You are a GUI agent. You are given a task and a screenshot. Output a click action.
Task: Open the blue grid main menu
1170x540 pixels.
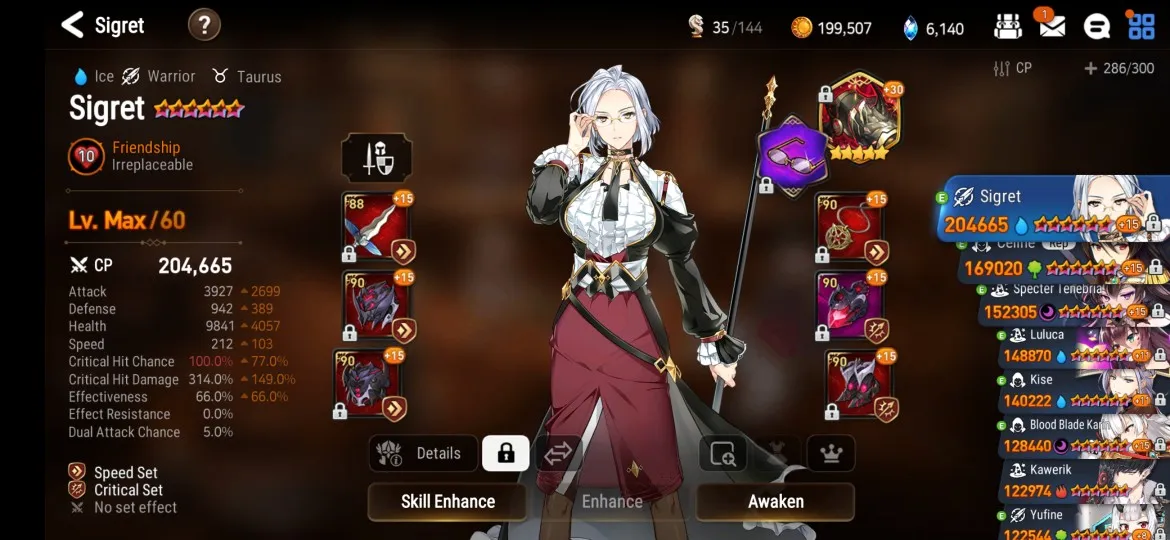[1141, 26]
